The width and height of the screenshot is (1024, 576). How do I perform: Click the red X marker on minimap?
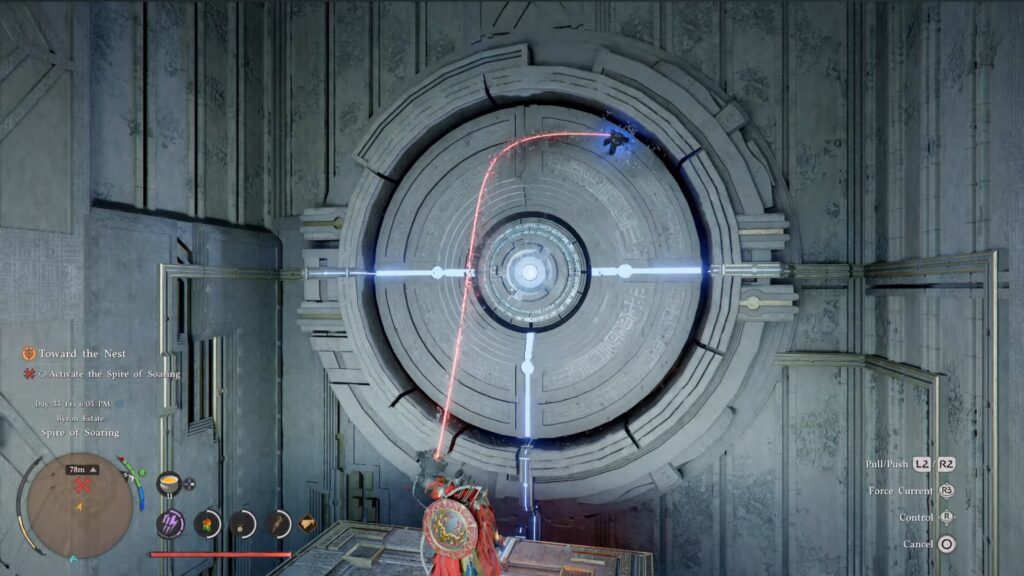(x=83, y=485)
